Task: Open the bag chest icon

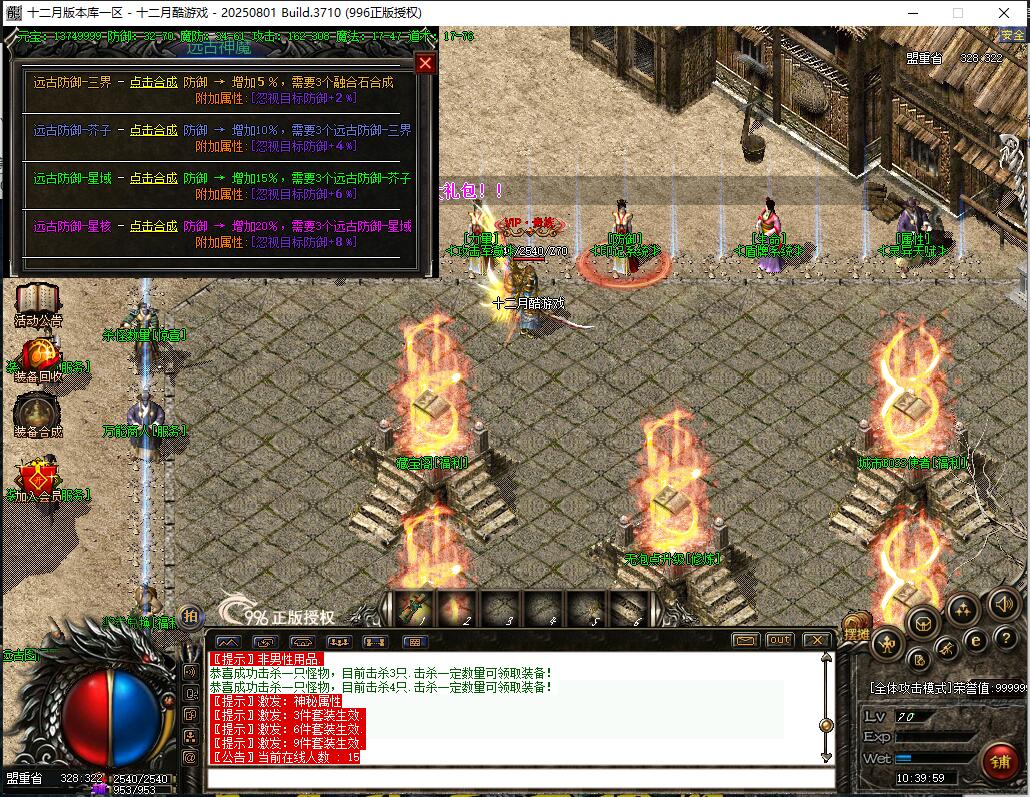Action: [922, 622]
